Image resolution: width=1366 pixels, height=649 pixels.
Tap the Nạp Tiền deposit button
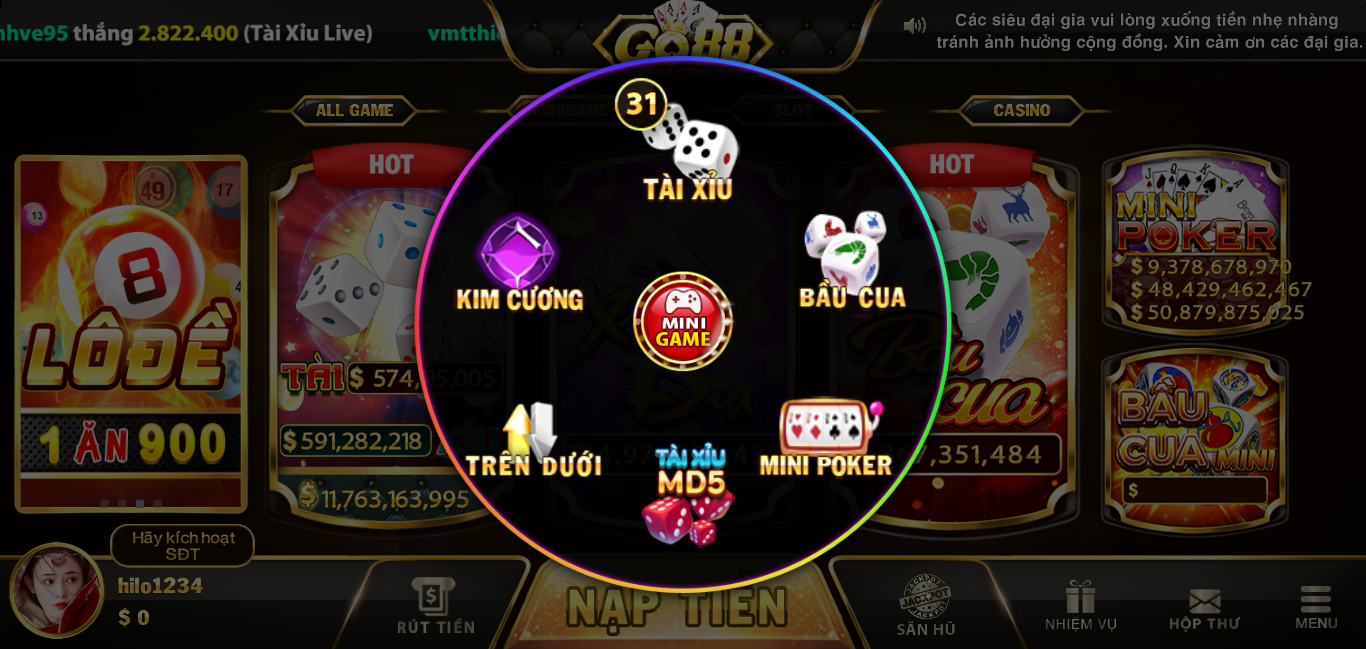coord(678,606)
